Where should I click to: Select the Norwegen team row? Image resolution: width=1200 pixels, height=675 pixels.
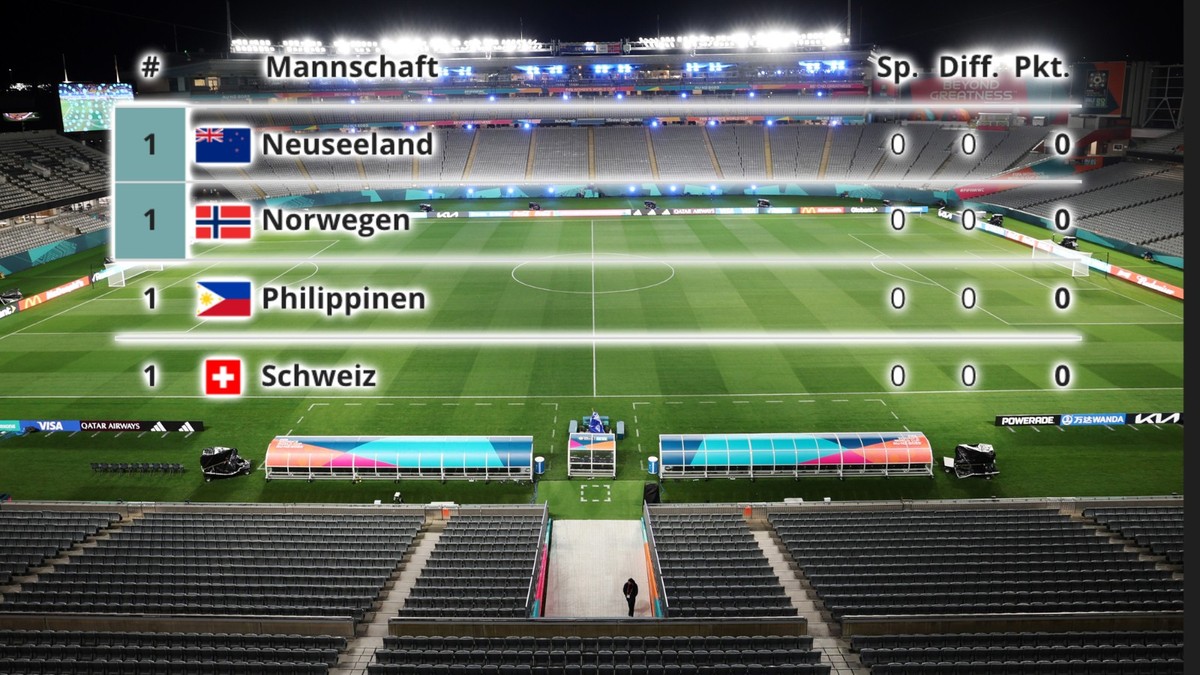pos(334,221)
